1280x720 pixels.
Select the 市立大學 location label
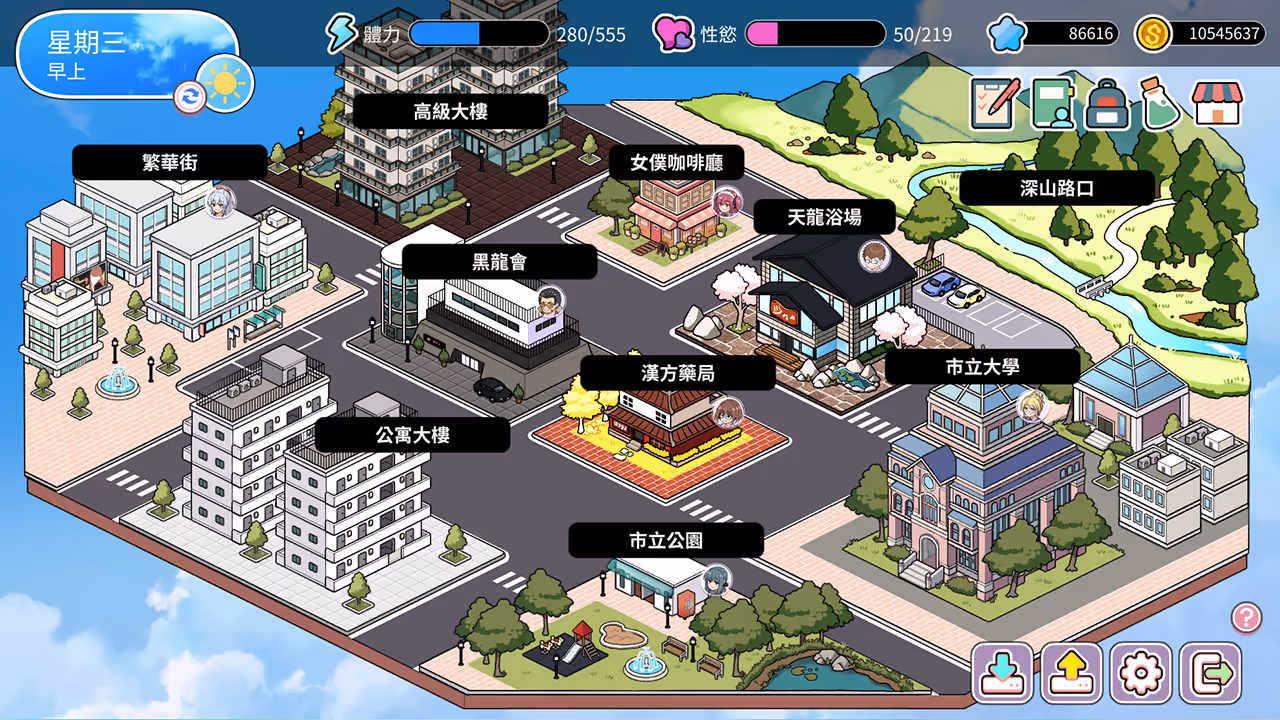coord(982,366)
